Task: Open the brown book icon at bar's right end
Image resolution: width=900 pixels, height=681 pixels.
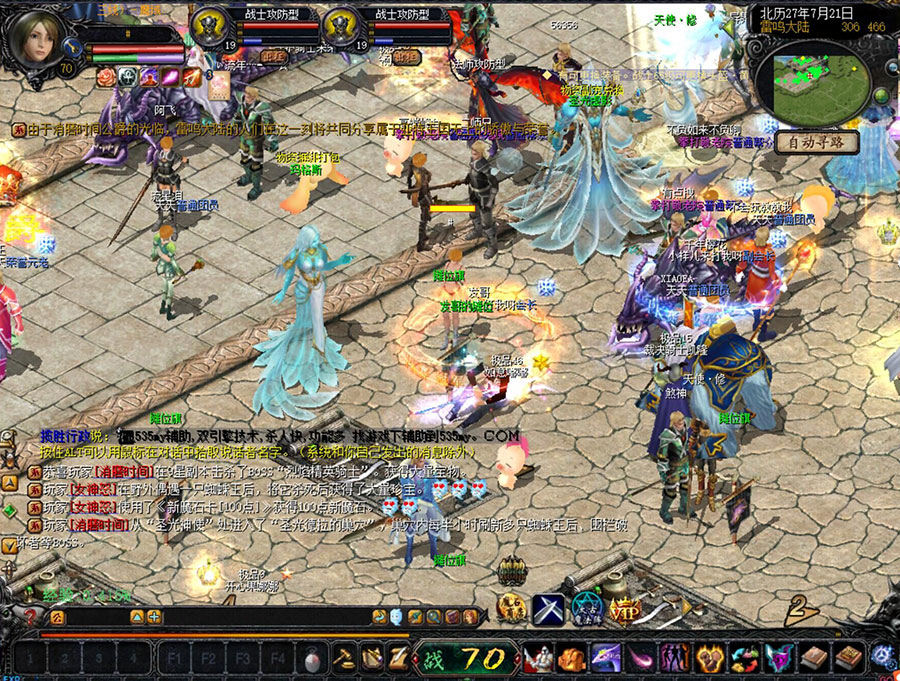Action: pyautogui.click(x=848, y=658)
